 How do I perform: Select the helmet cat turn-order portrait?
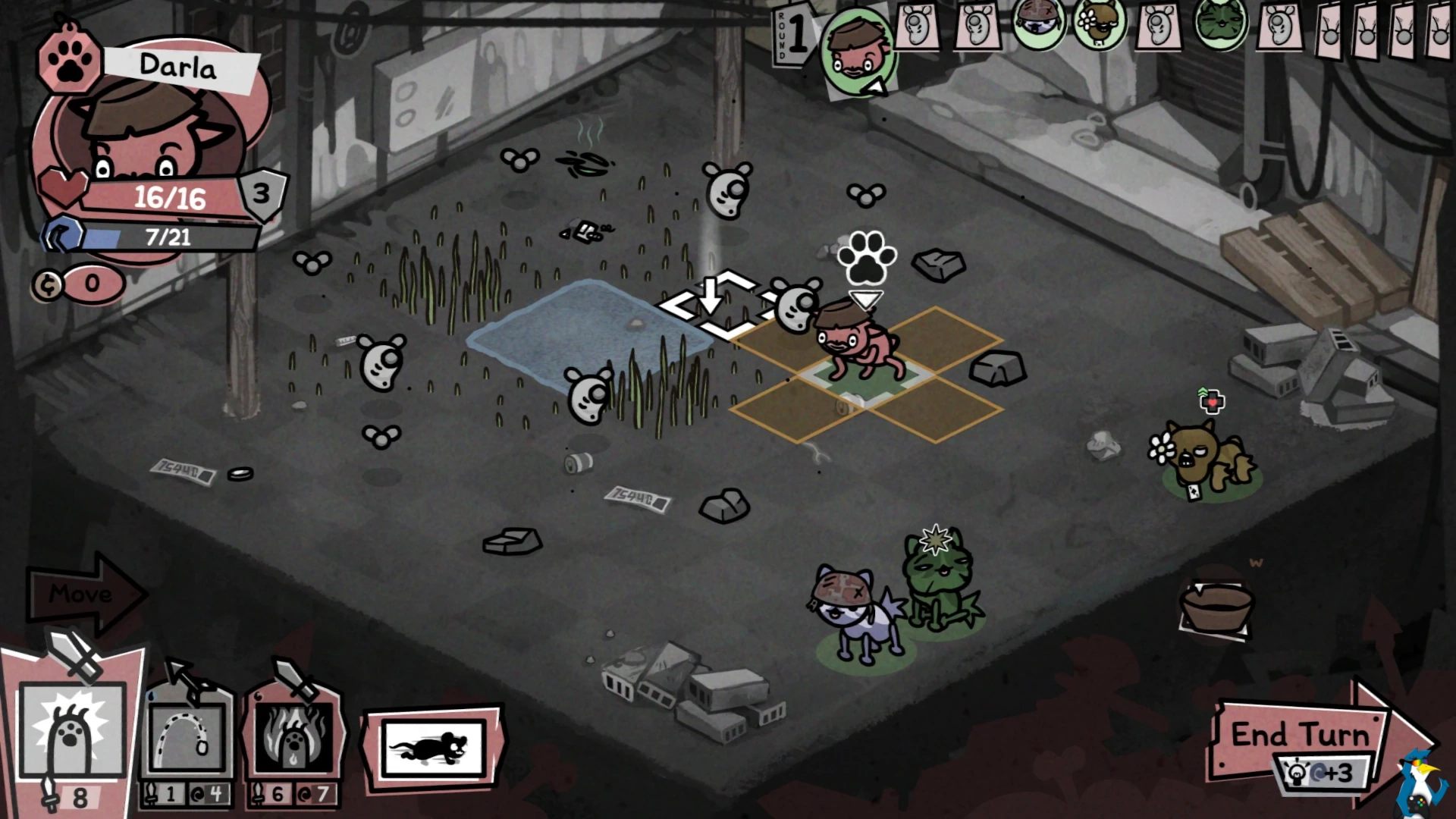[1038, 24]
